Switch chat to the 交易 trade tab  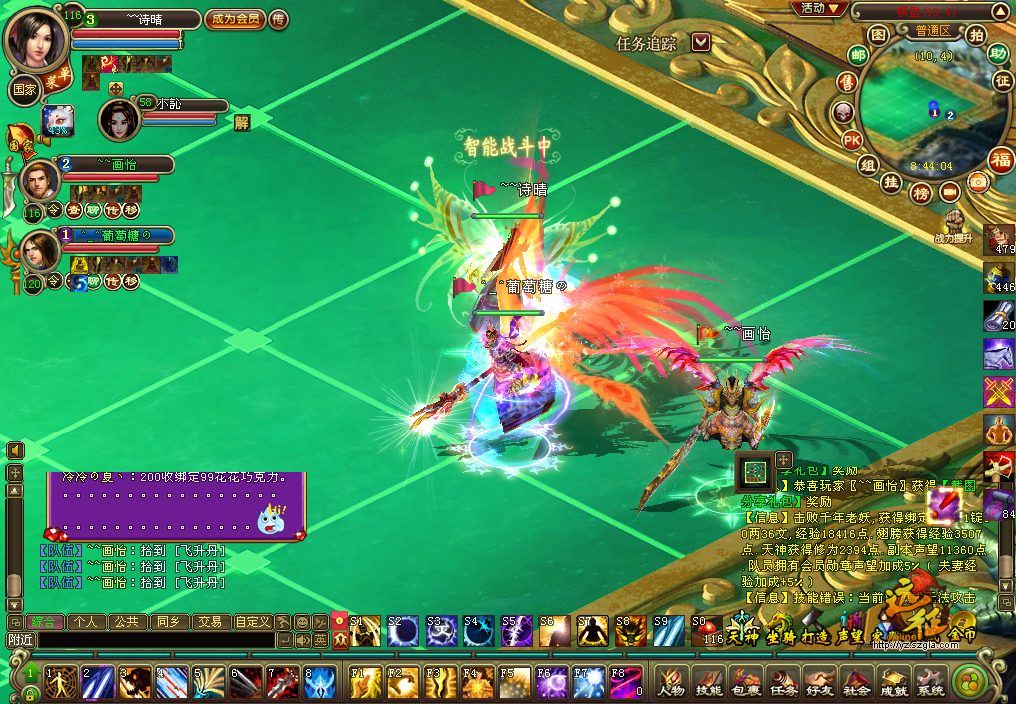[x=208, y=621]
